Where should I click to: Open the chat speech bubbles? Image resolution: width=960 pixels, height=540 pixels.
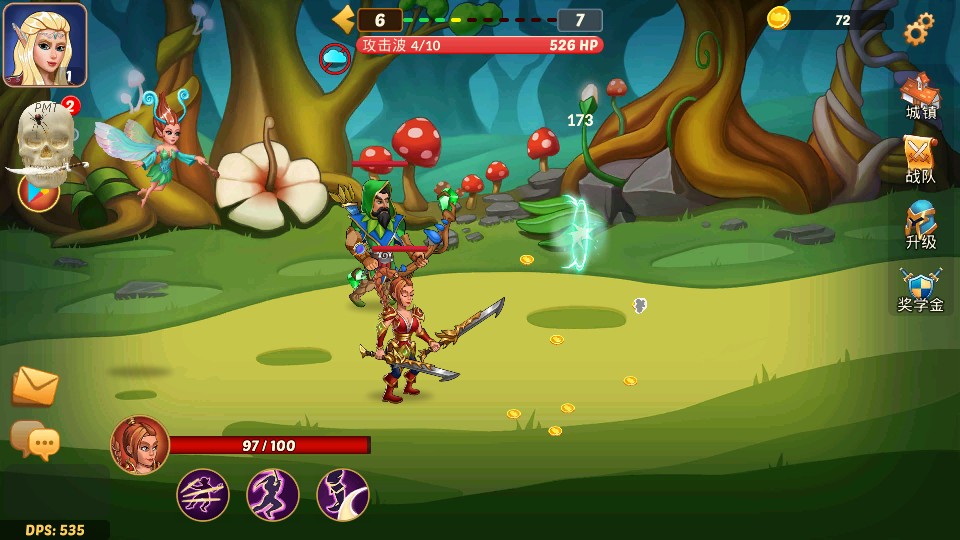coord(35,439)
